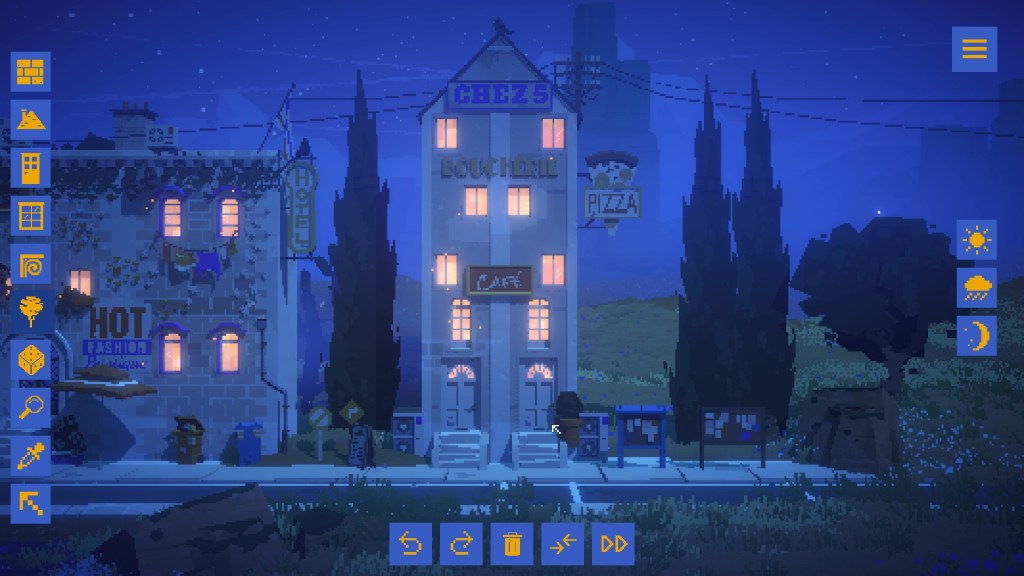Click the inward arrows button

(x=563, y=543)
